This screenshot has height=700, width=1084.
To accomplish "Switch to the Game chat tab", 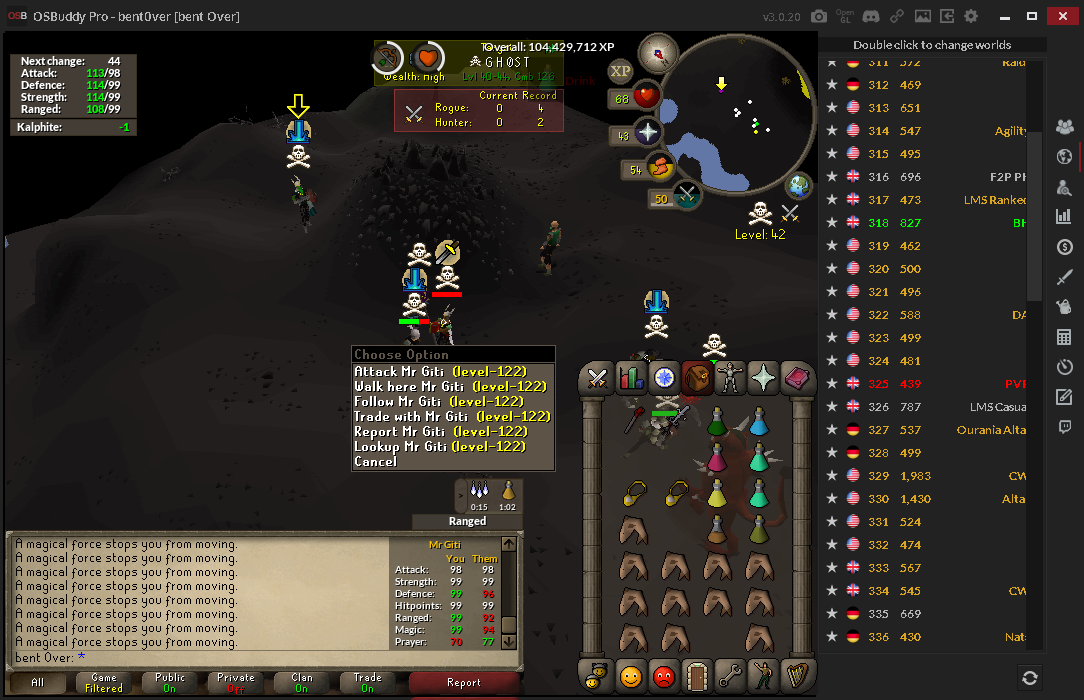I will click(x=104, y=683).
